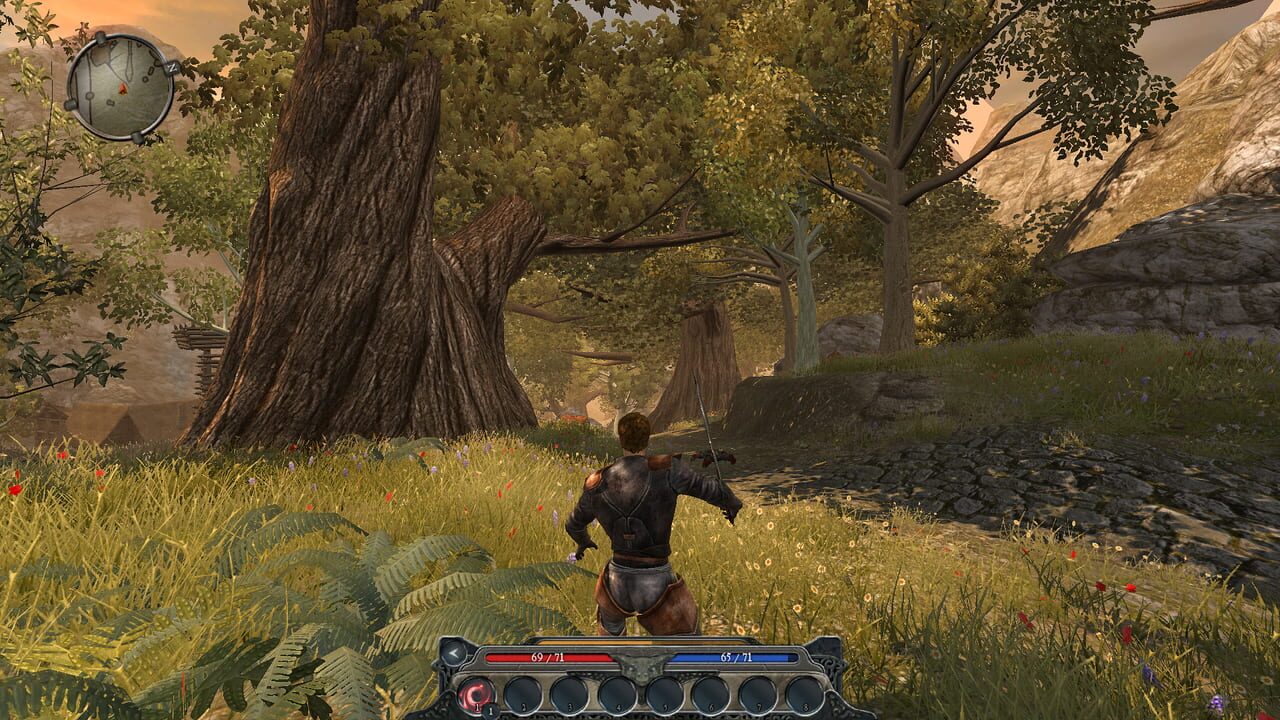Screen dimensions: 1280x720
Task: Click the empty hotbar slot 3
Action: click(x=569, y=691)
